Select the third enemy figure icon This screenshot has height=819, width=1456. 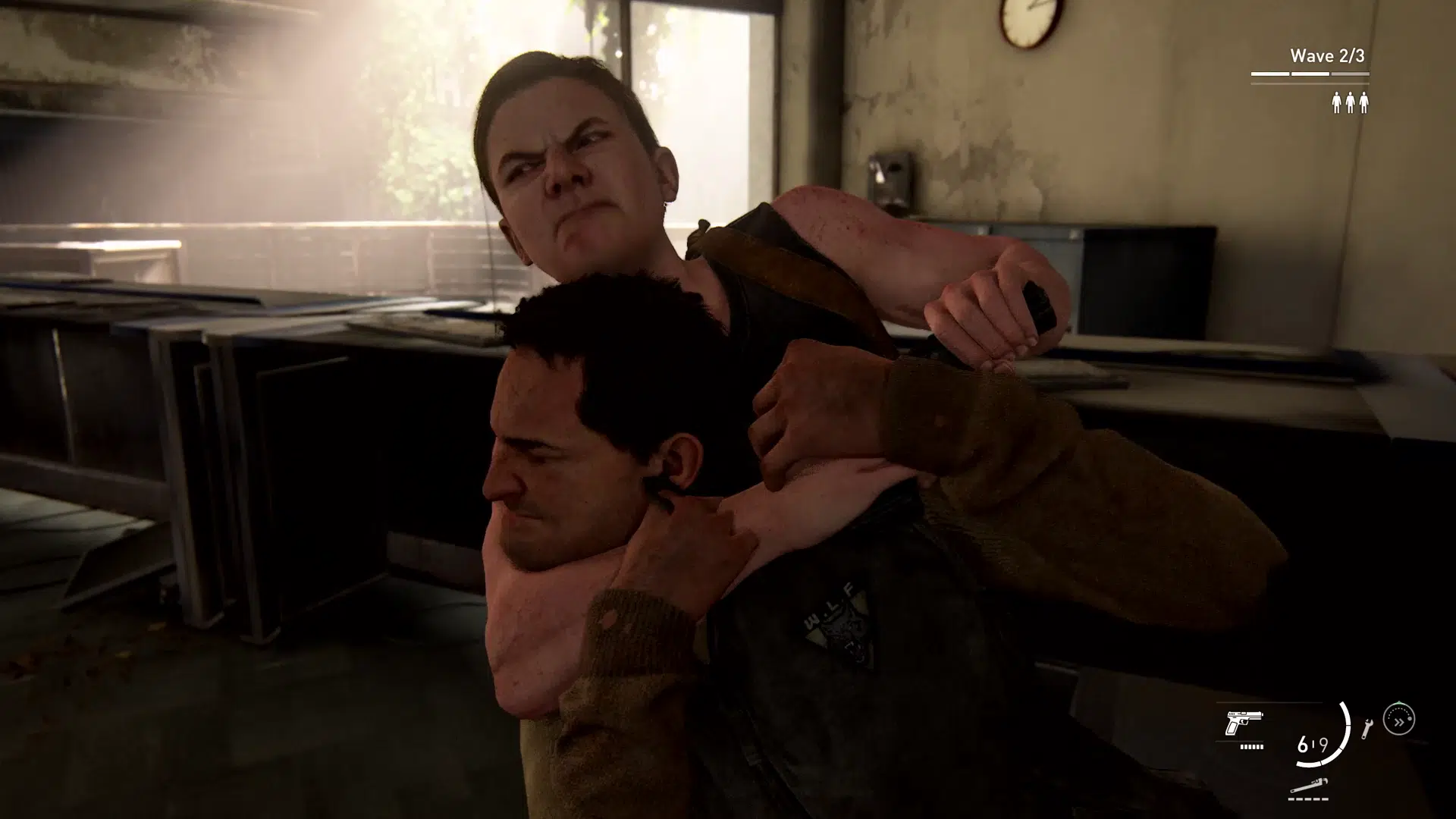point(1364,103)
